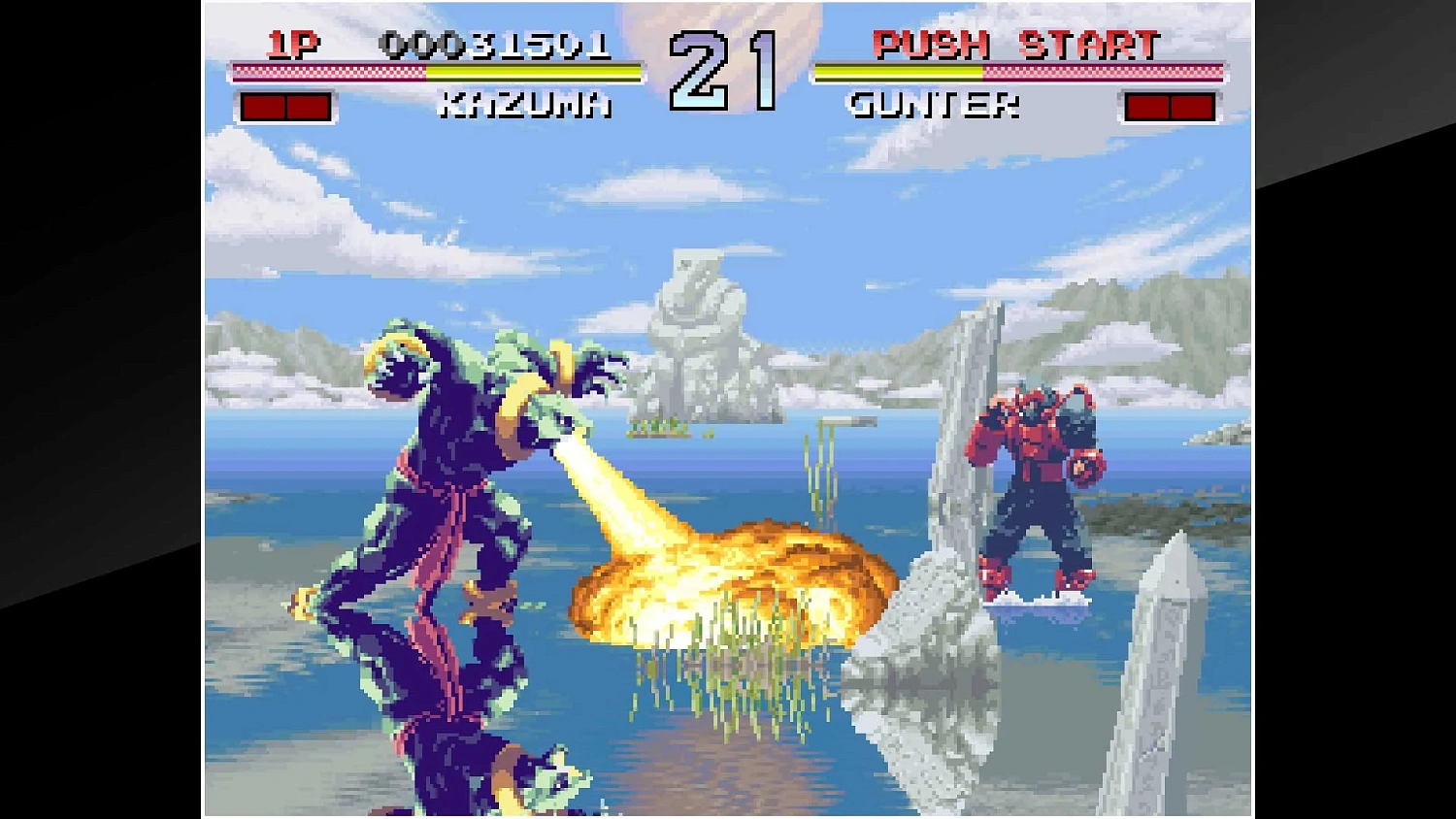Click the rightmost red win indicator
The height and width of the screenshot is (819, 1456).
point(1192,106)
